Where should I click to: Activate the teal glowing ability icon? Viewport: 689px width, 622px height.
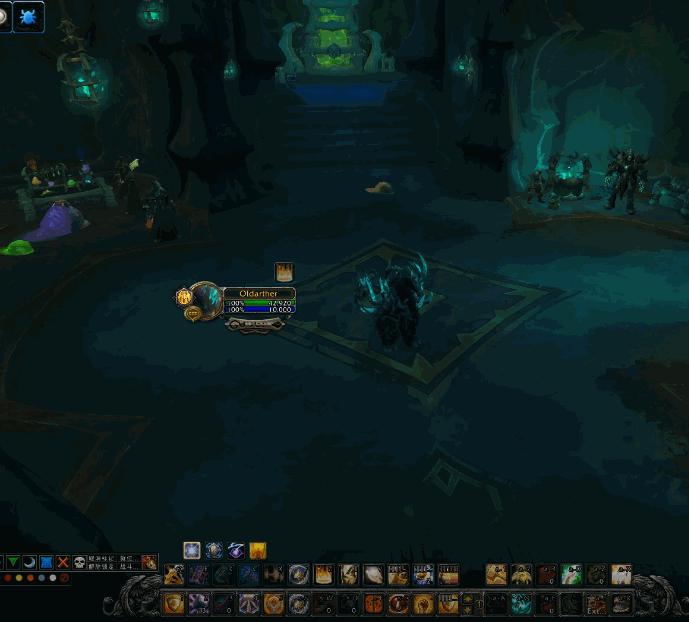[521, 604]
